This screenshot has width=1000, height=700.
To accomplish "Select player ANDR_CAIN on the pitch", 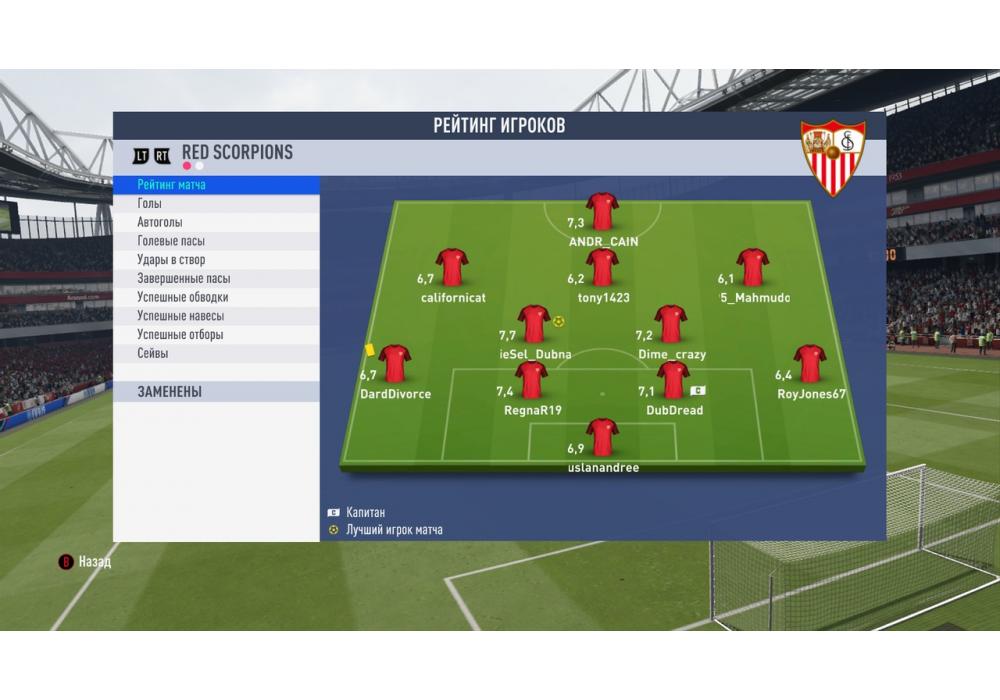I will 602,212.
